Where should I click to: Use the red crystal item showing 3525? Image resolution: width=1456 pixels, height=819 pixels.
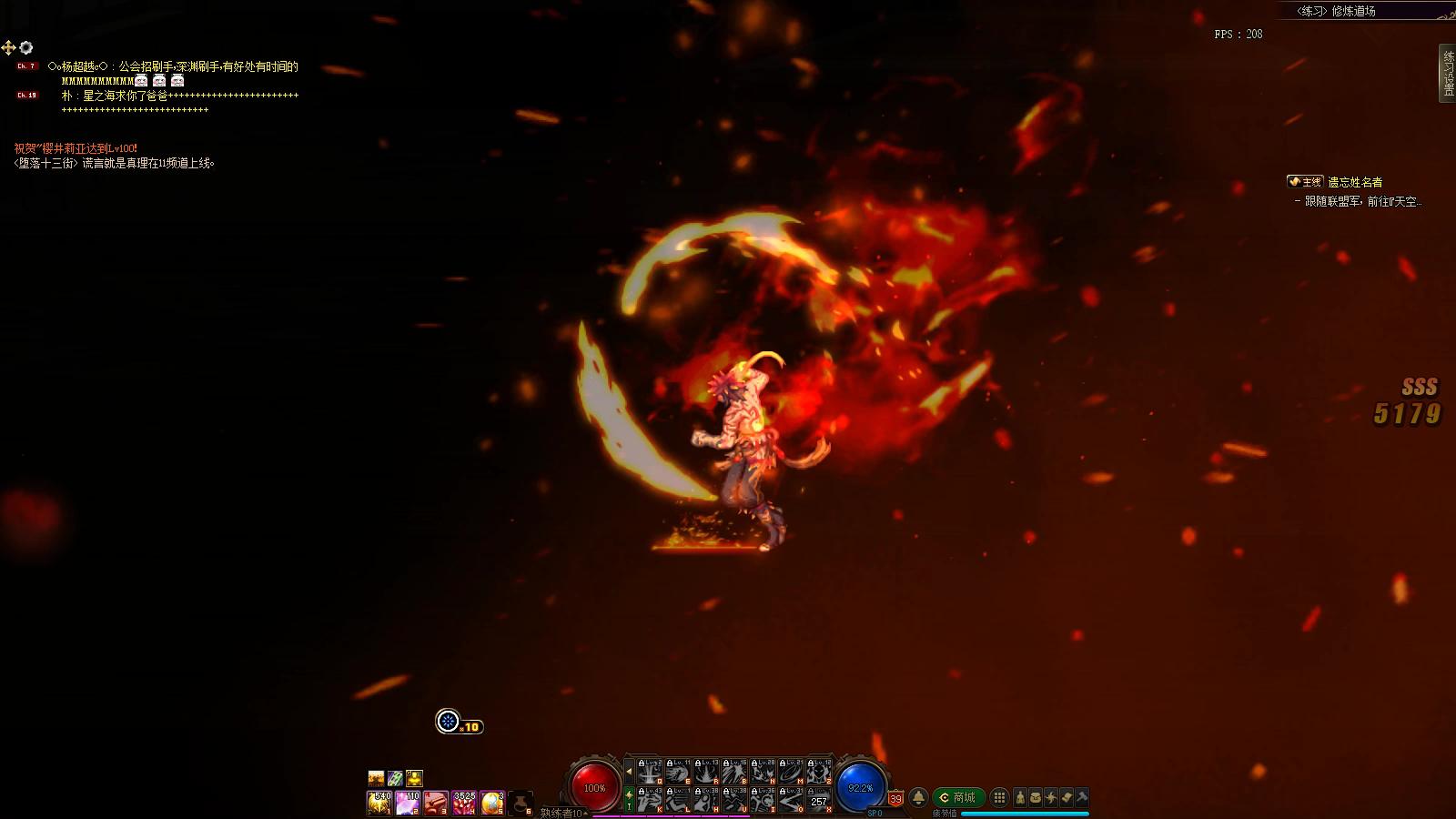pos(464,803)
